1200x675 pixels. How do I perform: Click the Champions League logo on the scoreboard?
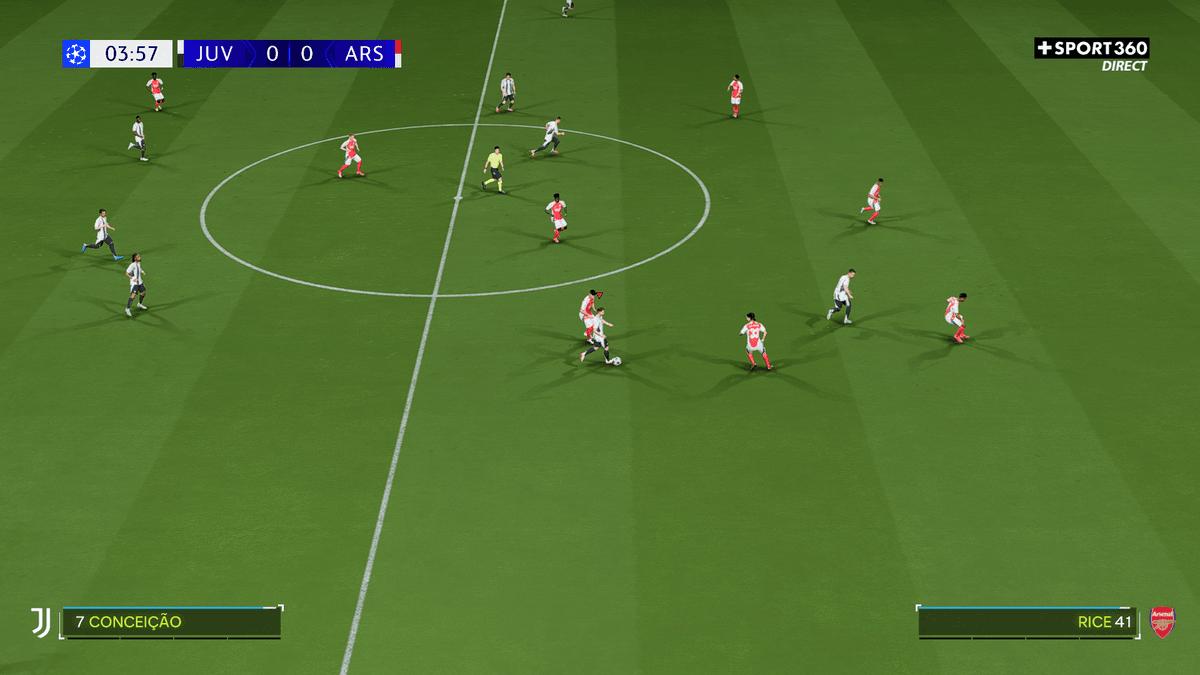point(76,54)
